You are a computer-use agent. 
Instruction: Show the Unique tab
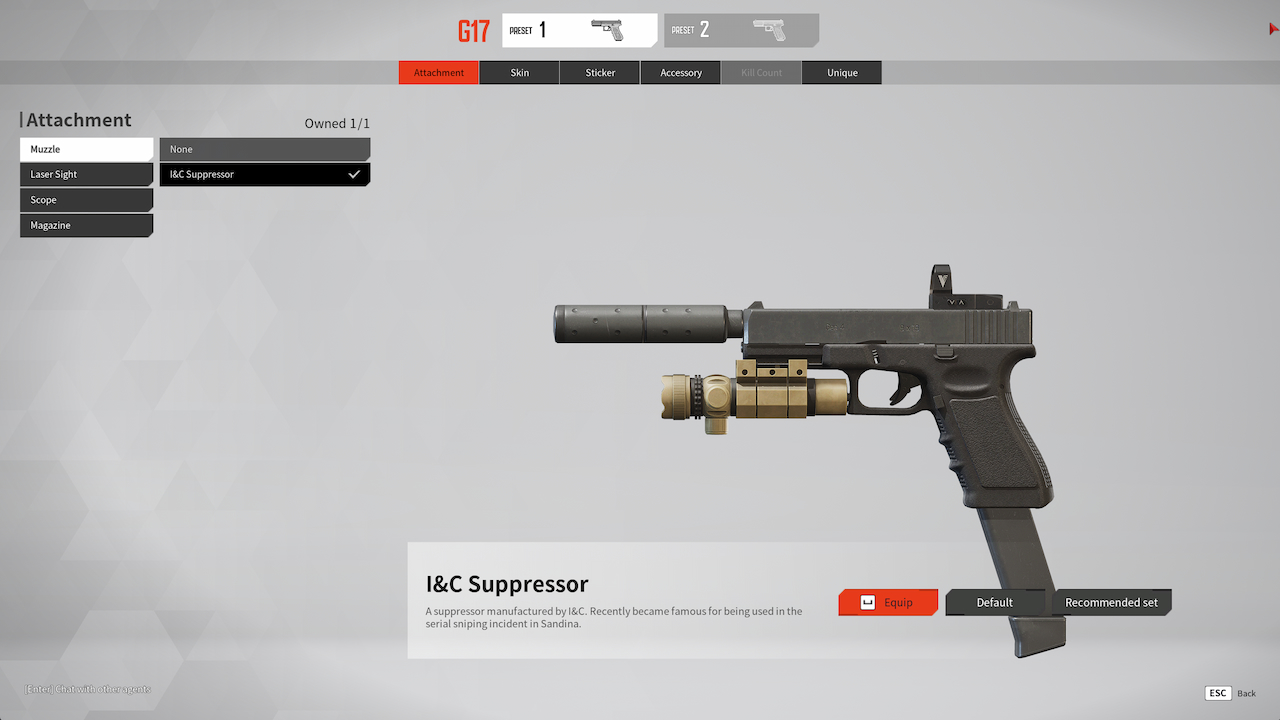842,73
